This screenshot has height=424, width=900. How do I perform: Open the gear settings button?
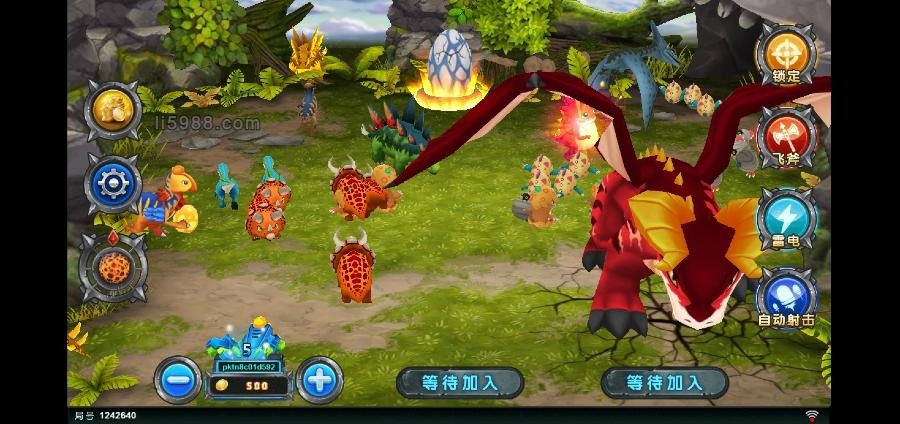tap(112, 185)
